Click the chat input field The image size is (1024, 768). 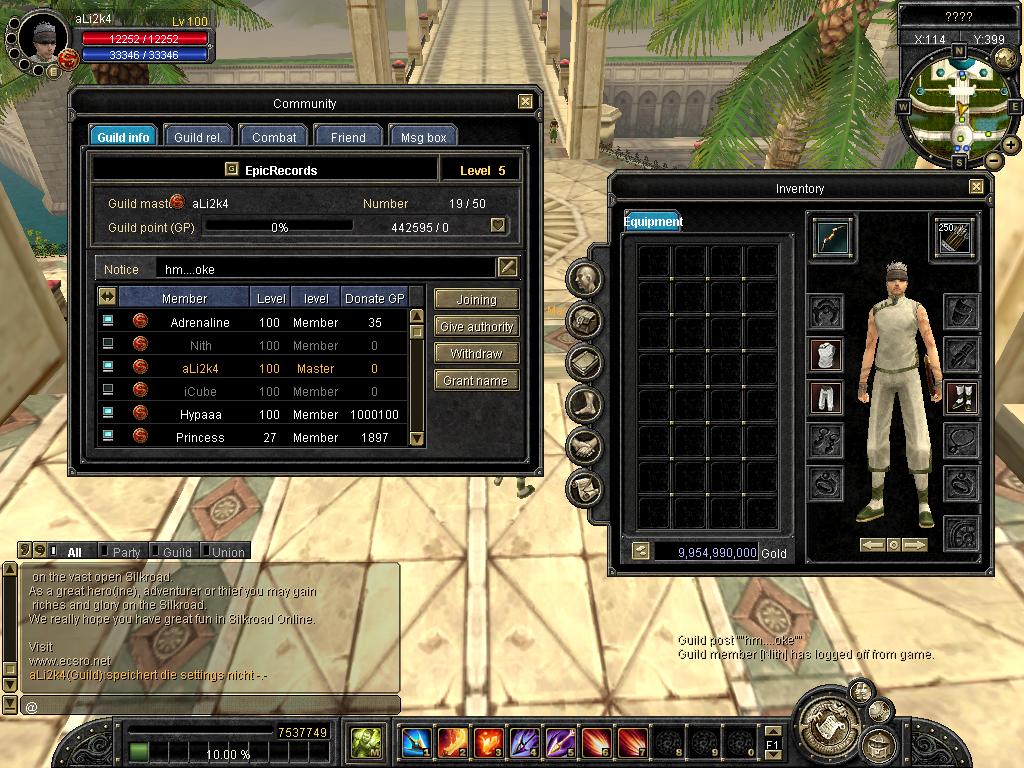[x=210, y=706]
